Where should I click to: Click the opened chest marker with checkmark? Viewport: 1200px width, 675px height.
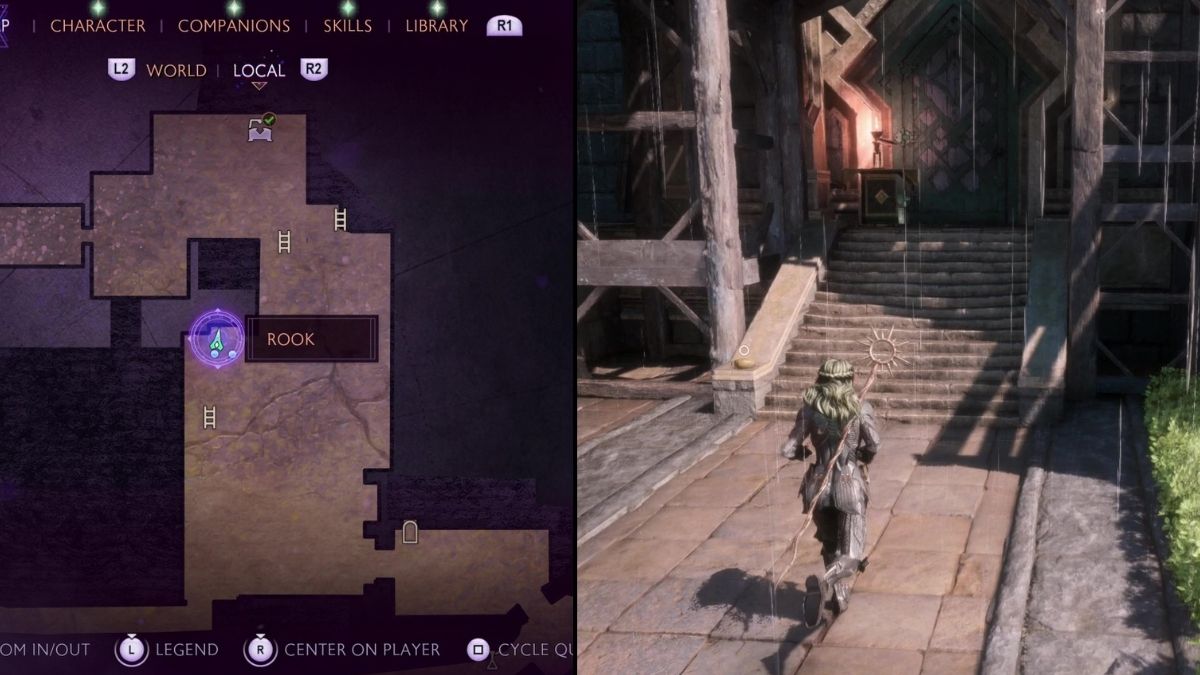click(x=261, y=128)
